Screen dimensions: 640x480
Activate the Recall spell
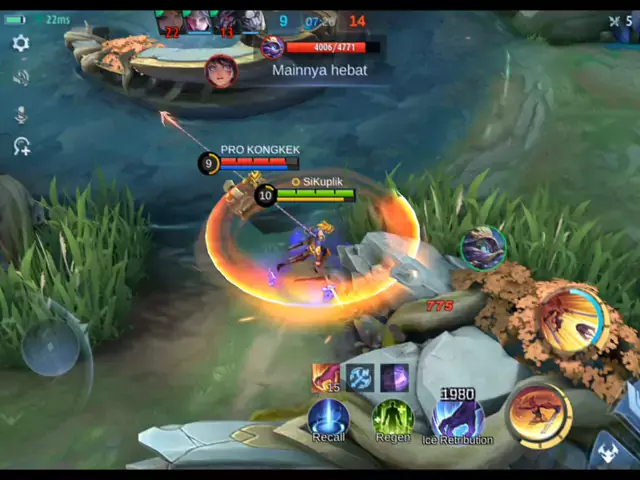328,418
